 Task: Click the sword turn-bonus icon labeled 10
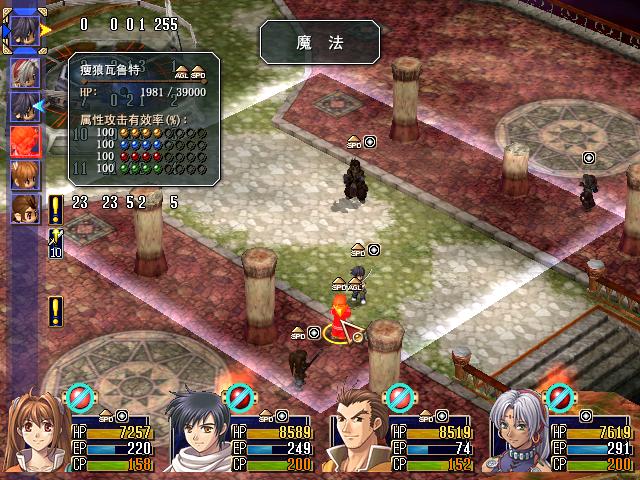(54, 243)
